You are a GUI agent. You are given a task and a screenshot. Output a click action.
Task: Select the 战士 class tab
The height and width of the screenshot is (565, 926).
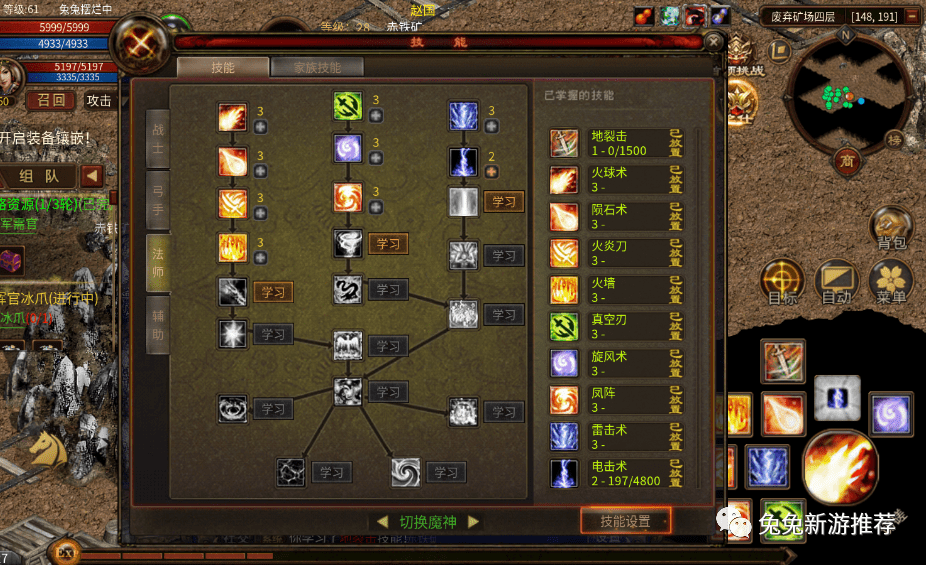(157, 138)
